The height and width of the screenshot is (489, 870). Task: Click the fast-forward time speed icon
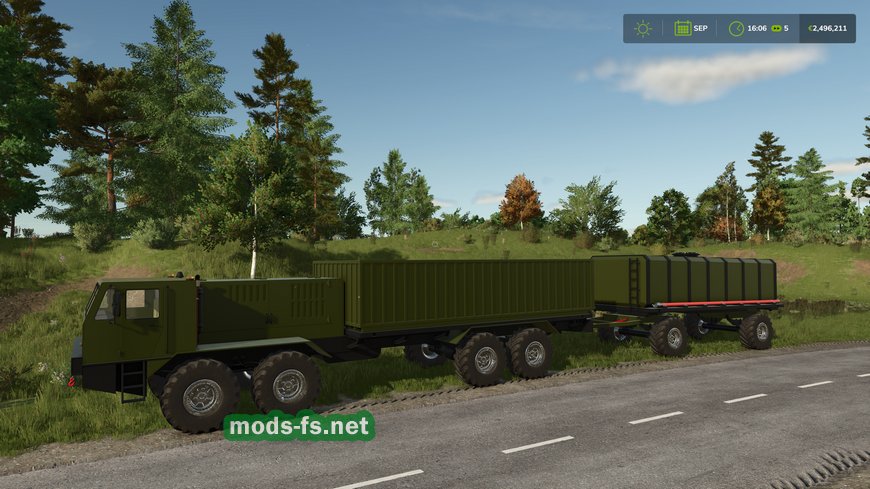click(x=775, y=28)
